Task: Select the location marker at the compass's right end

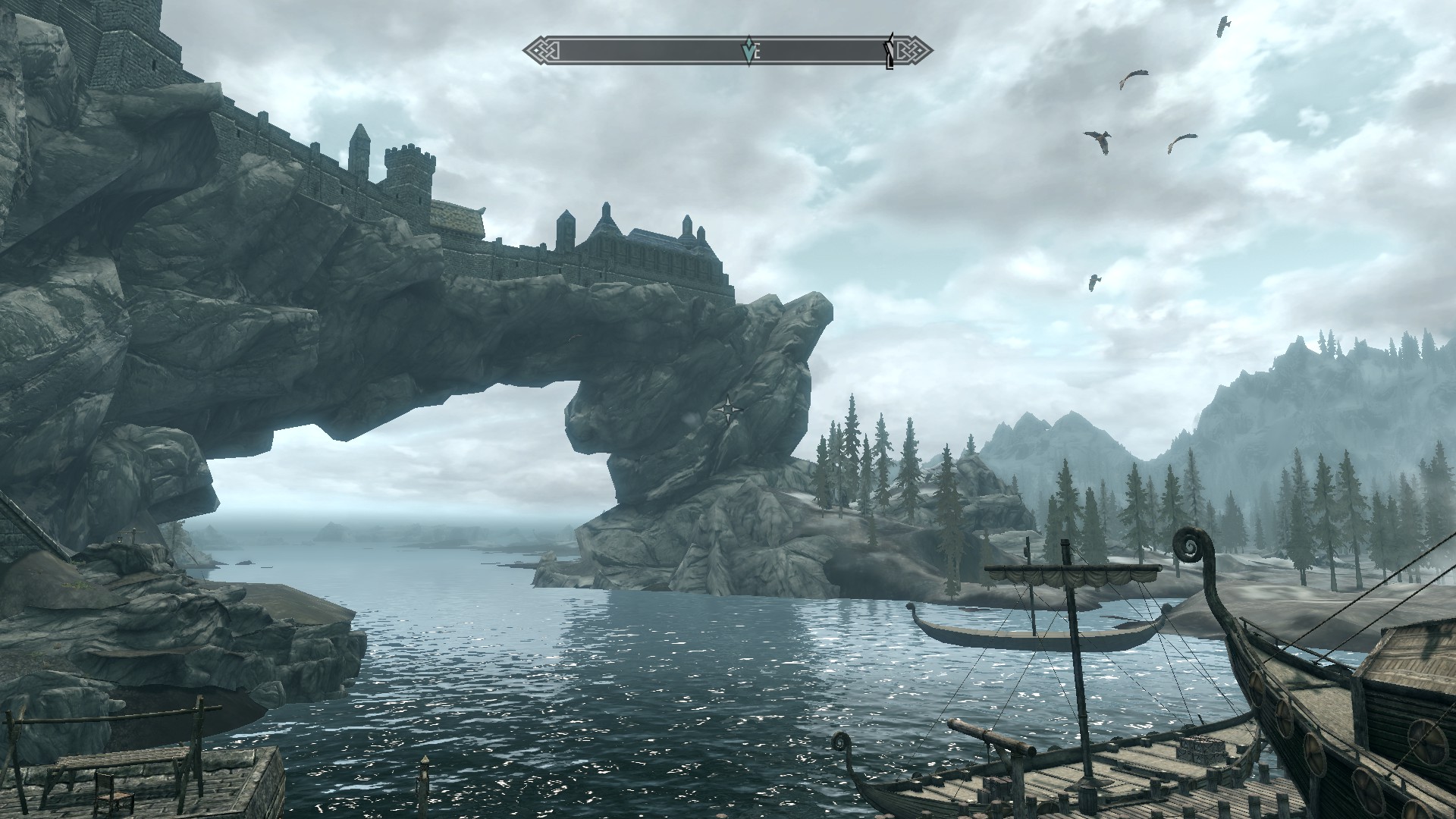Action: coord(889,52)
